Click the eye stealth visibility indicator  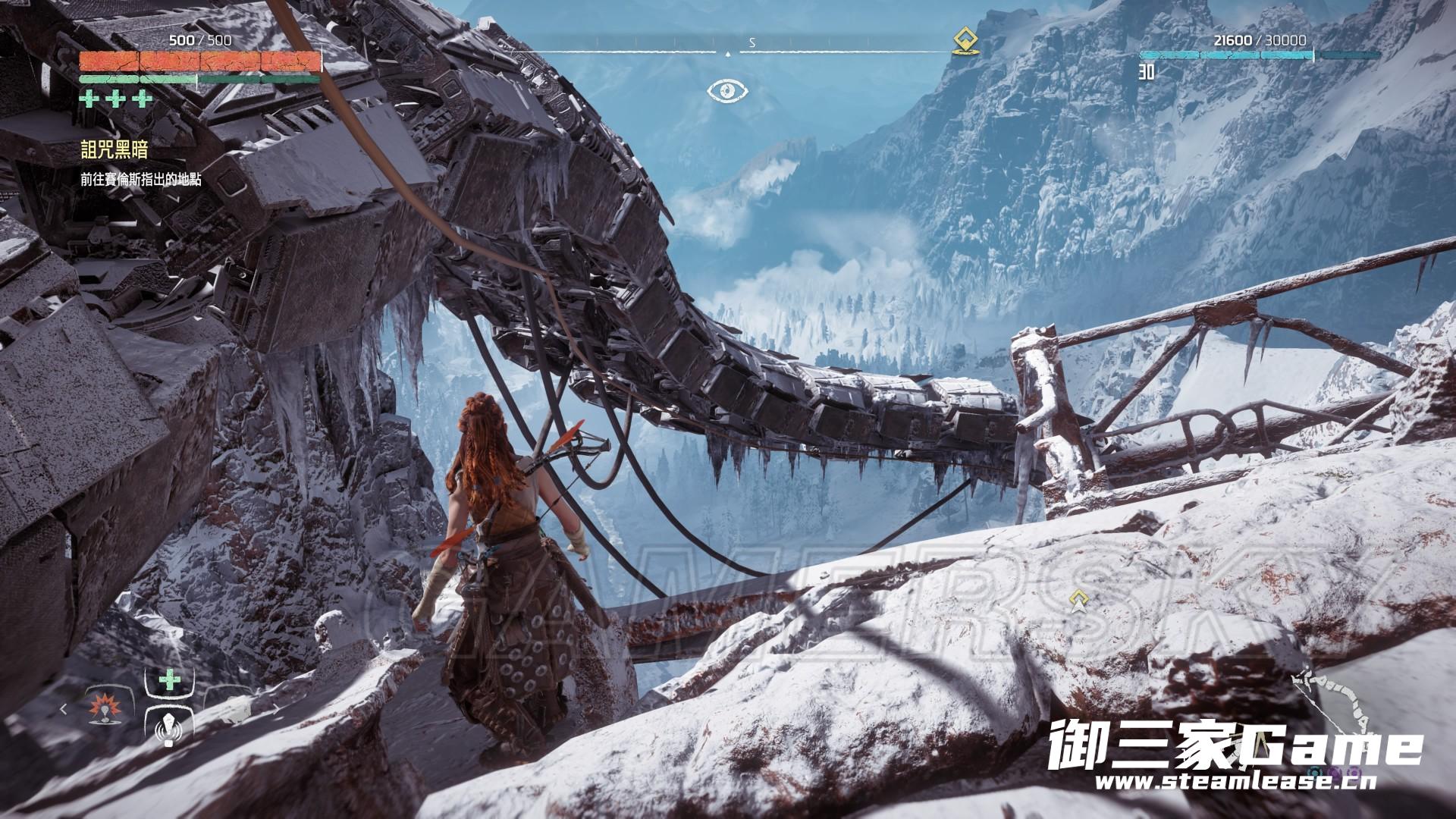(728, 92)
